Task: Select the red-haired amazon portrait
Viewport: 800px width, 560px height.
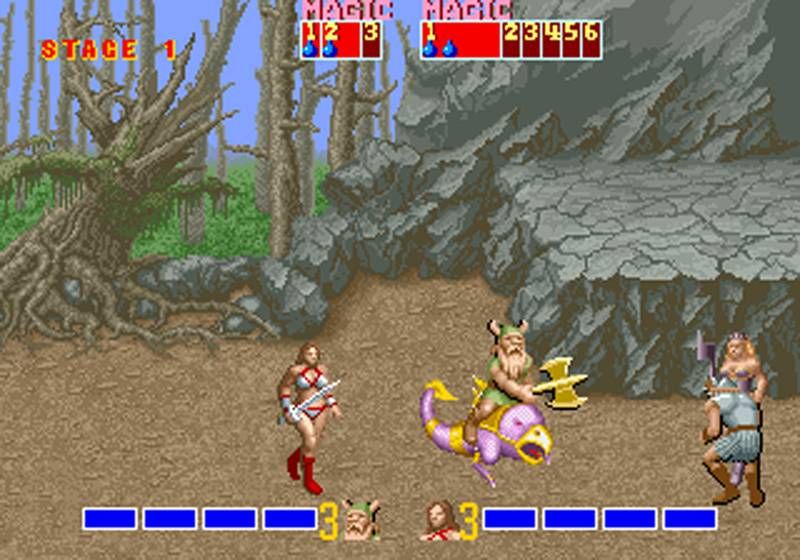Action: coord(439,519)
